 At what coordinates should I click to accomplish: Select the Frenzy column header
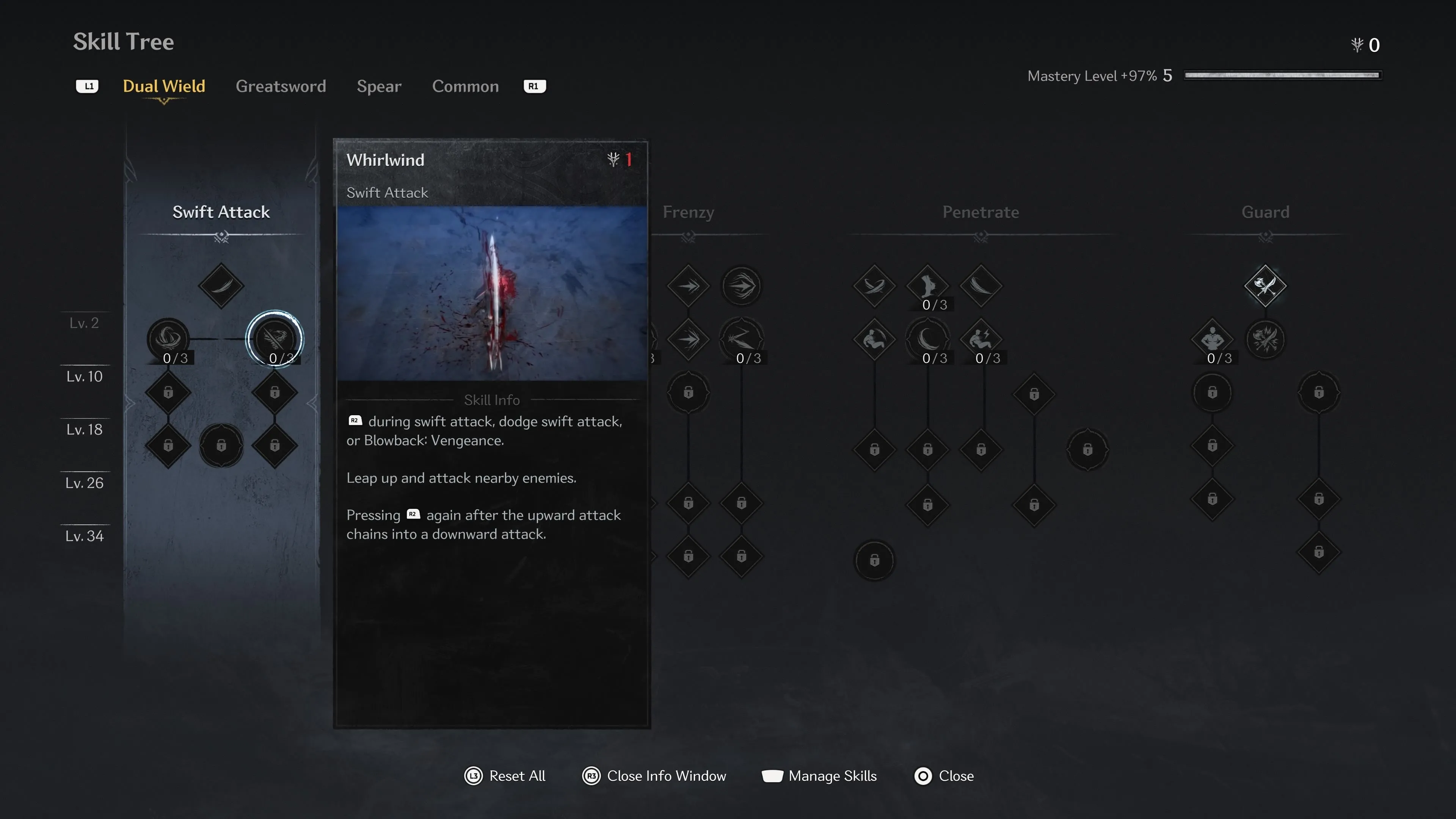[x=688, y=212]
